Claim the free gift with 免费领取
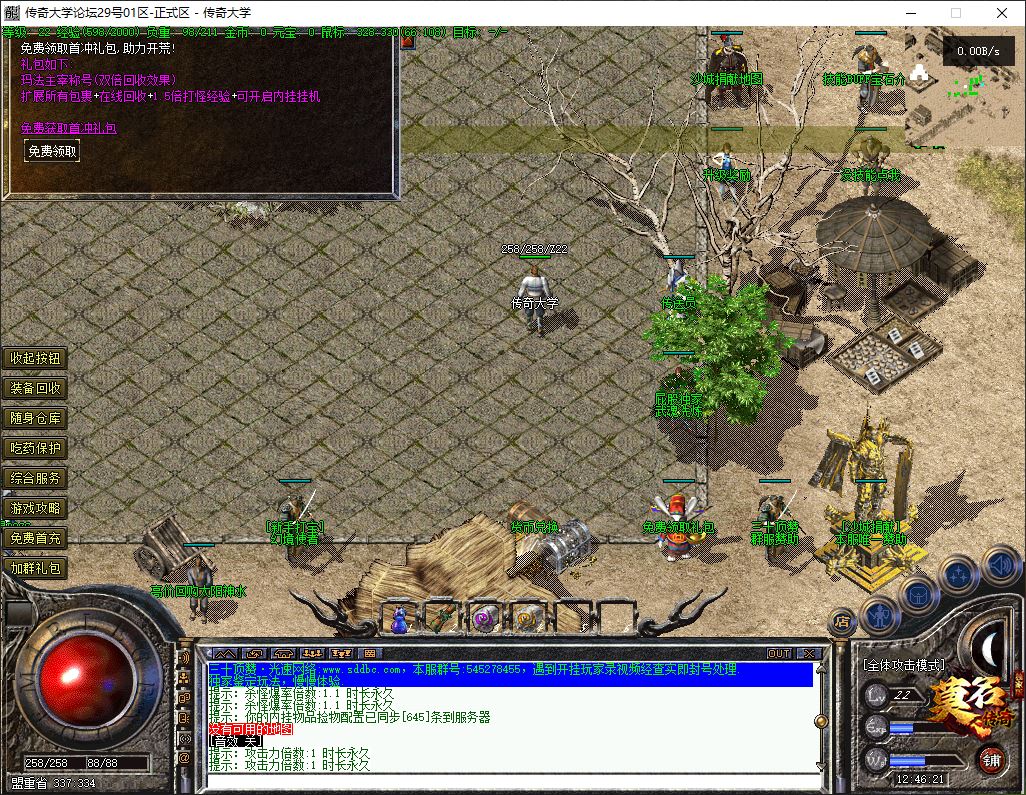This screenshot has width=1026, height=795. click(x=52, y=151)
